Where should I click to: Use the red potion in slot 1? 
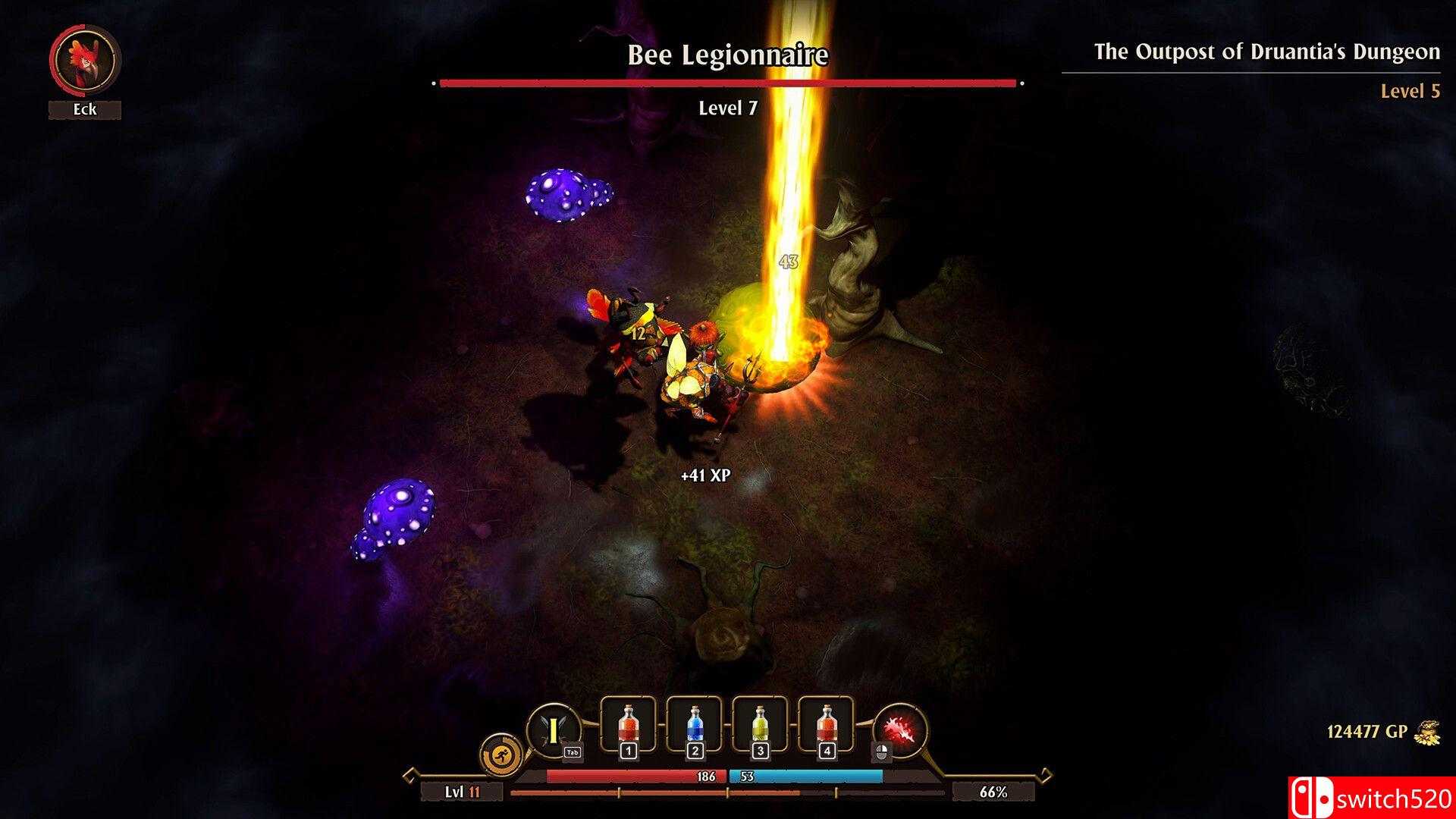tap(627, 724)
